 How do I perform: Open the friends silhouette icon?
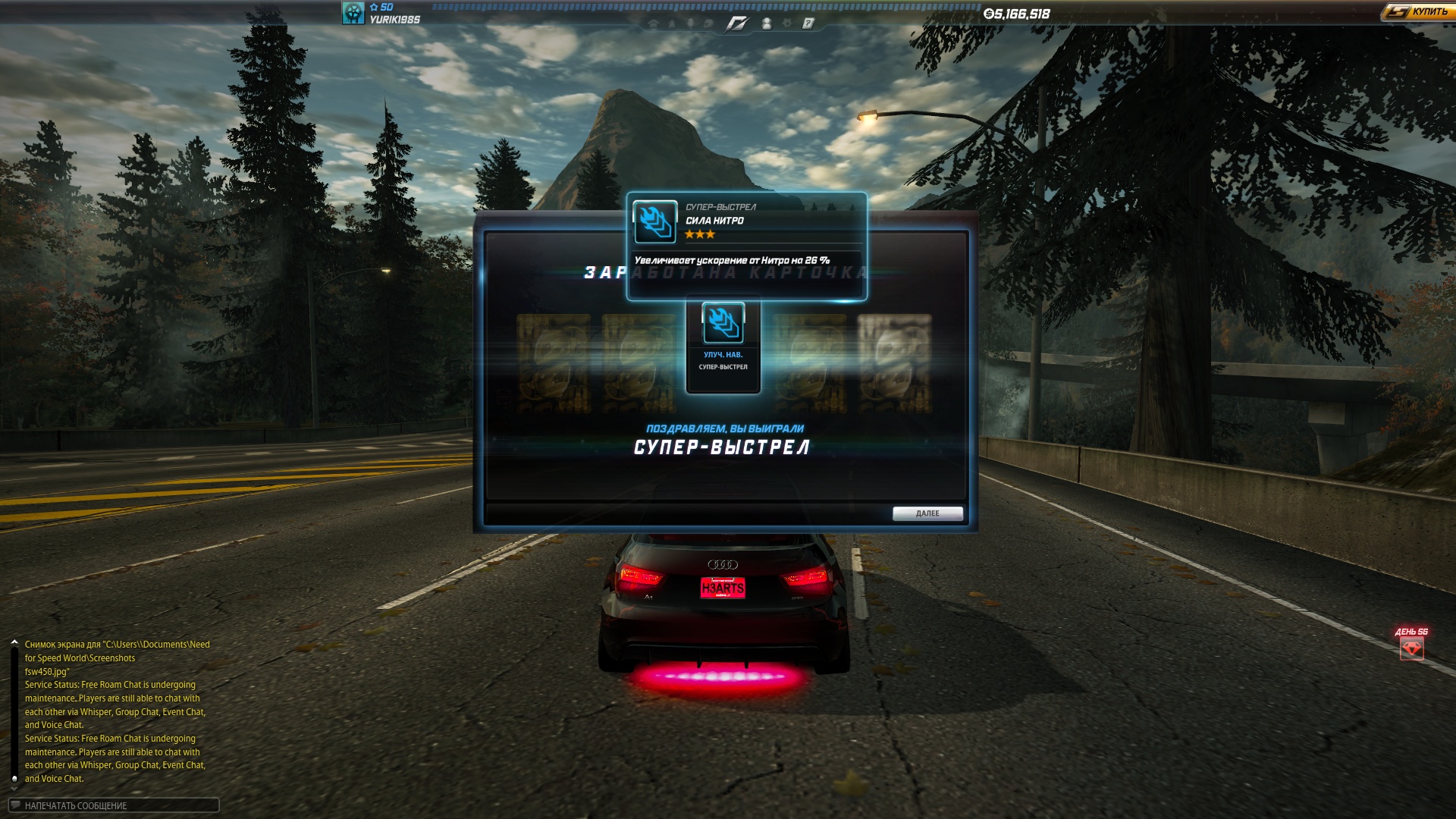(x=767, y=24)
